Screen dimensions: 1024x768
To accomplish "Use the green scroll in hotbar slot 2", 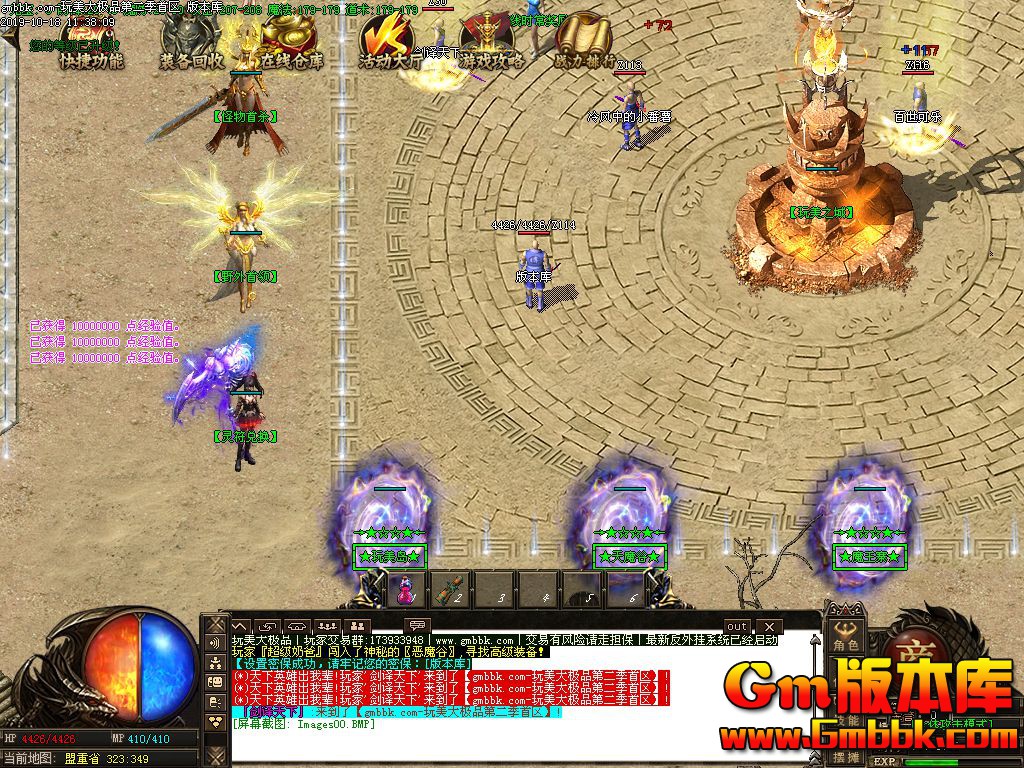I will [452, 589].
